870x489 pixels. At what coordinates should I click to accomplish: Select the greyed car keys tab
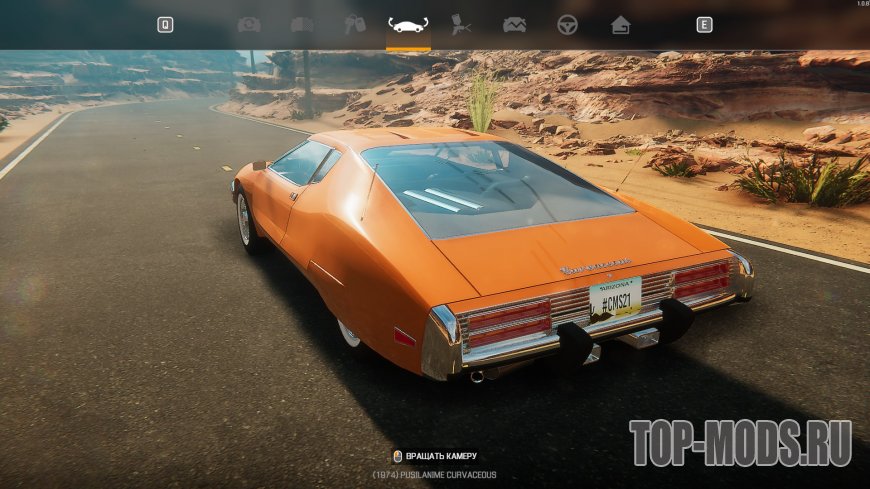pyautogui.click(x=355, y=25)
